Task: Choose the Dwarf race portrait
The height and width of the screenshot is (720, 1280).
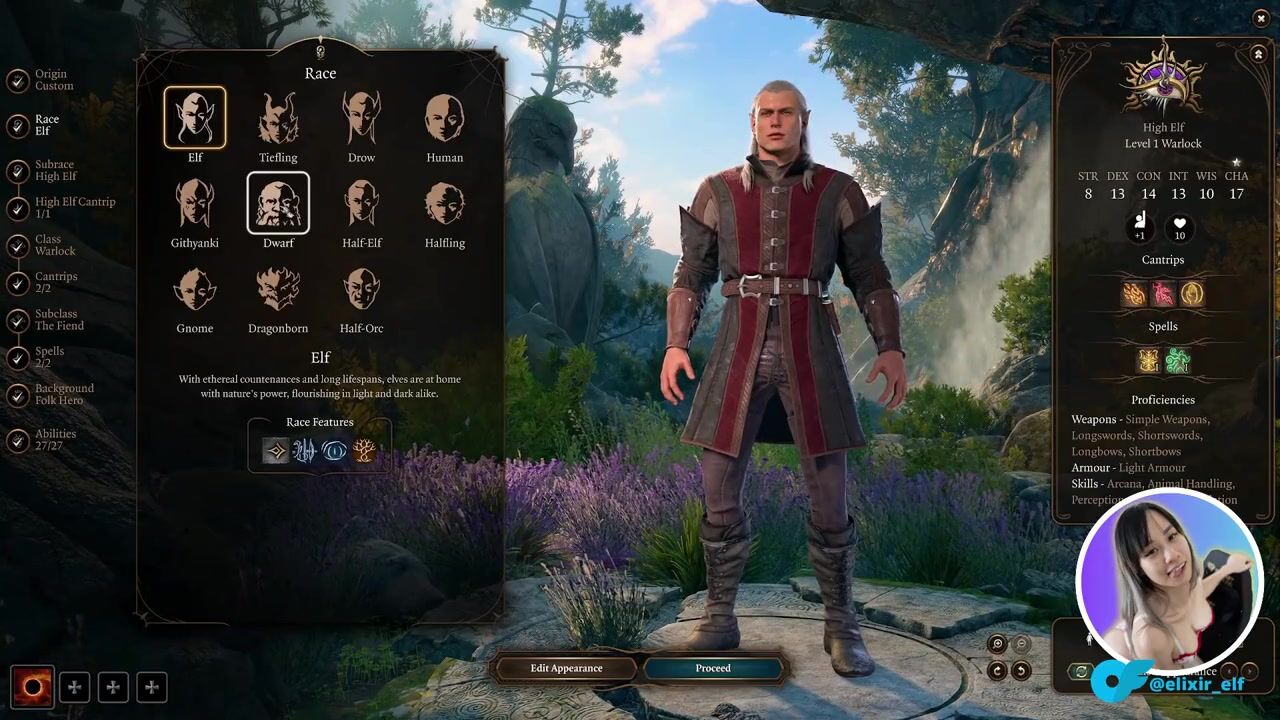Action: point(278,203)
